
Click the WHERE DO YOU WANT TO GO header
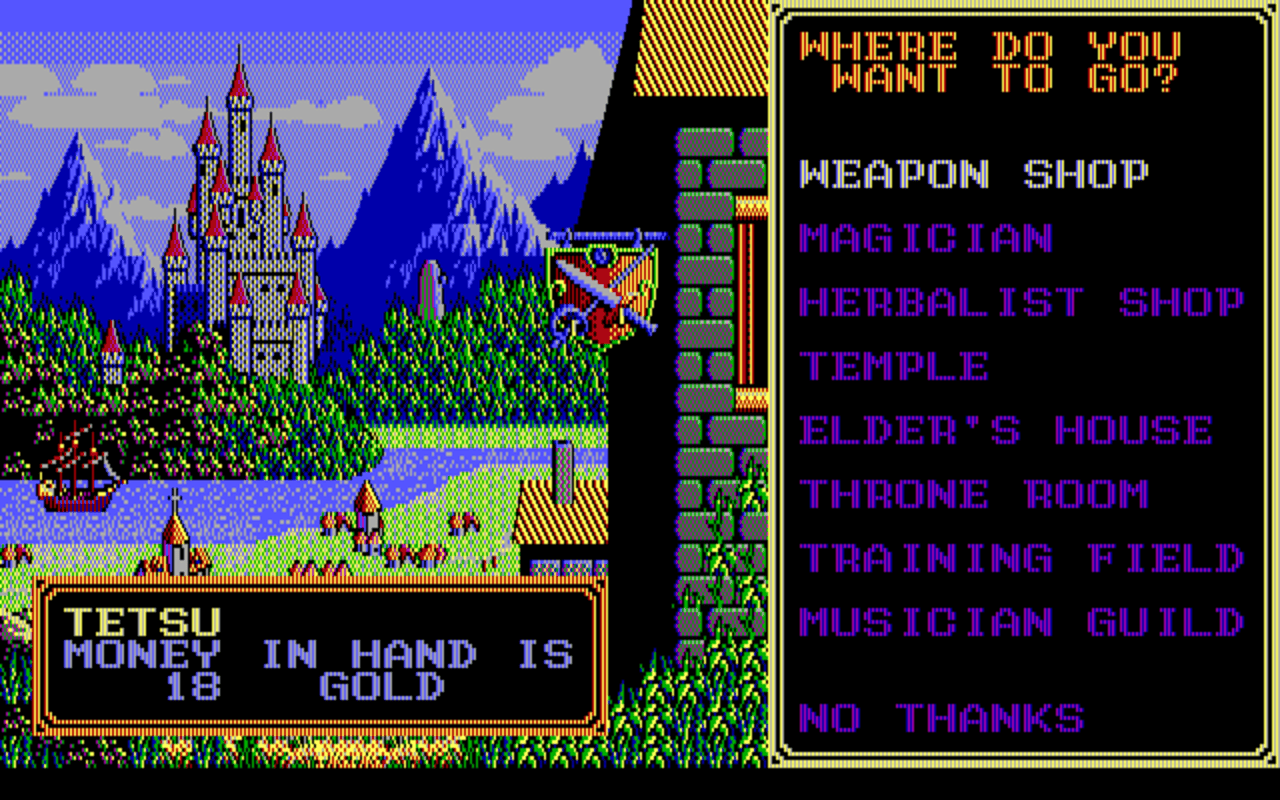coord(990,60)
